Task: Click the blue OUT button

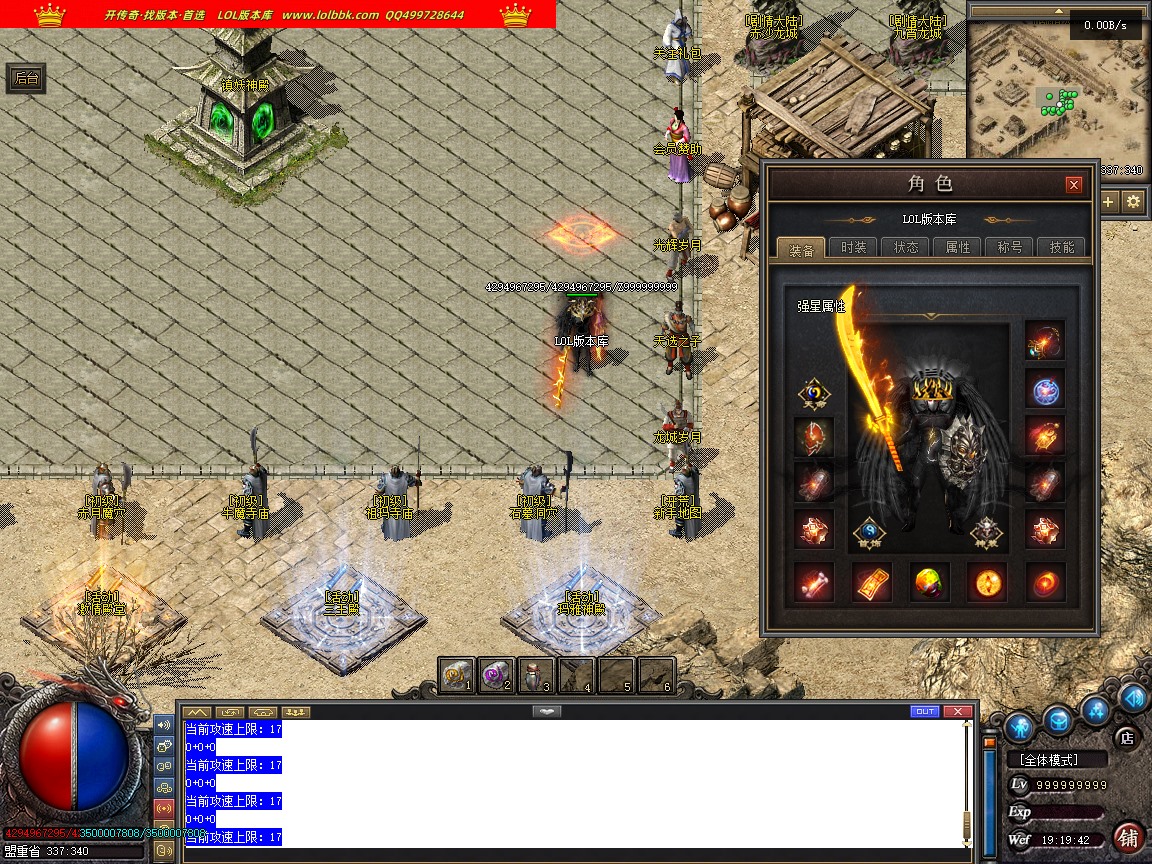Action: (x=925, y=712)
